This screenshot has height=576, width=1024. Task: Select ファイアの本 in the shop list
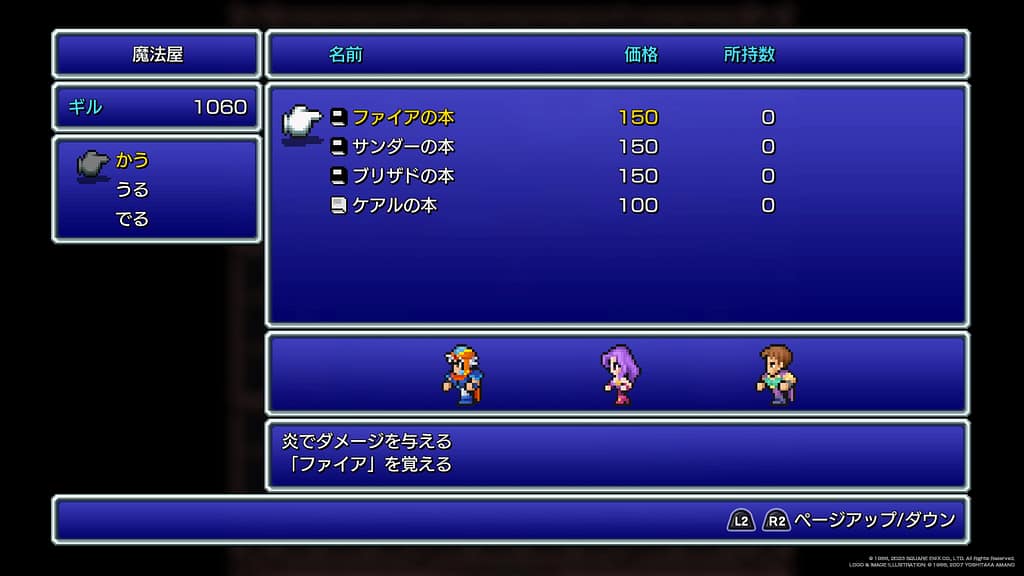(x=402, y=117)
